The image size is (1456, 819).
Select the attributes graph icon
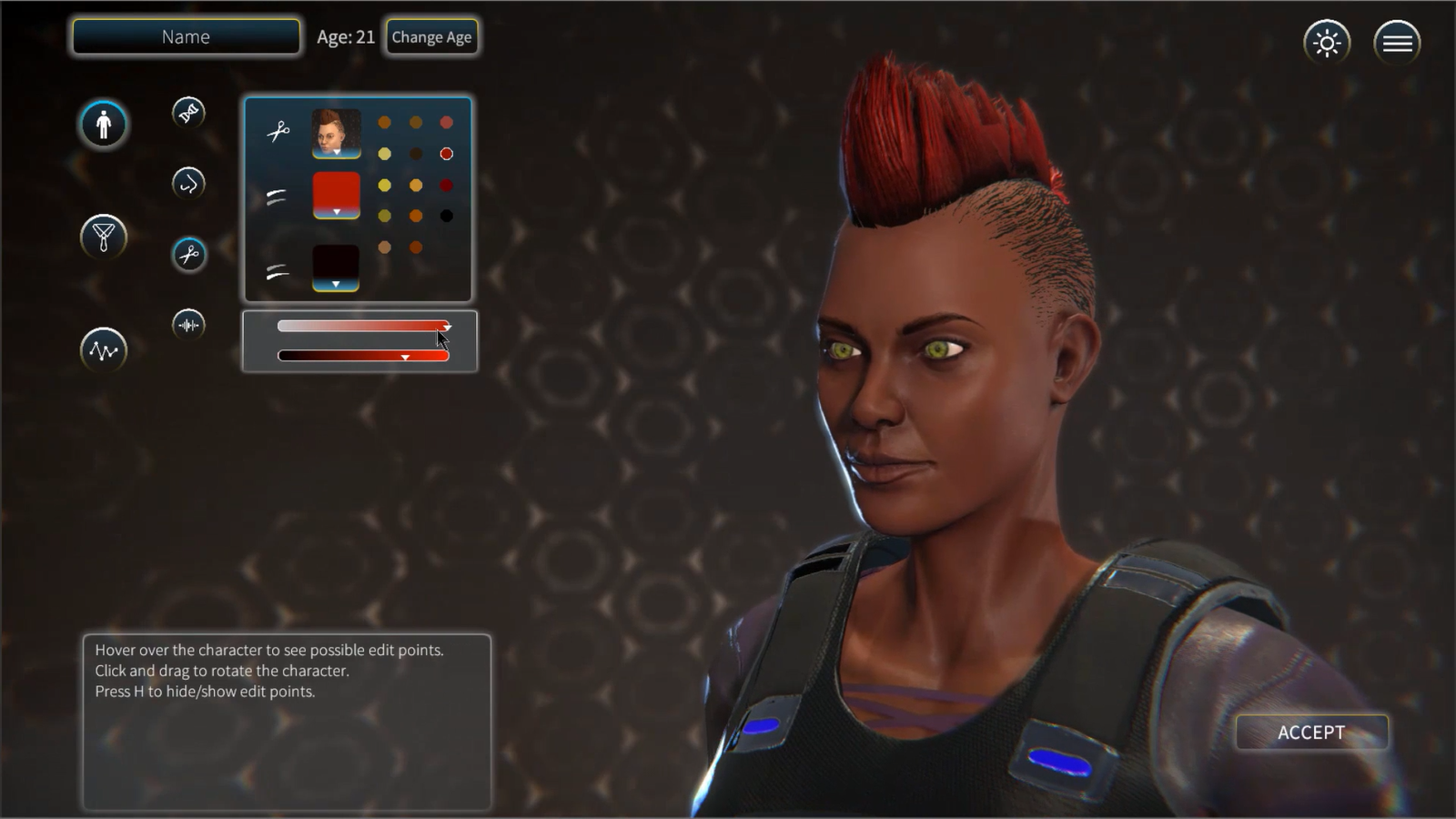(103, 350)
